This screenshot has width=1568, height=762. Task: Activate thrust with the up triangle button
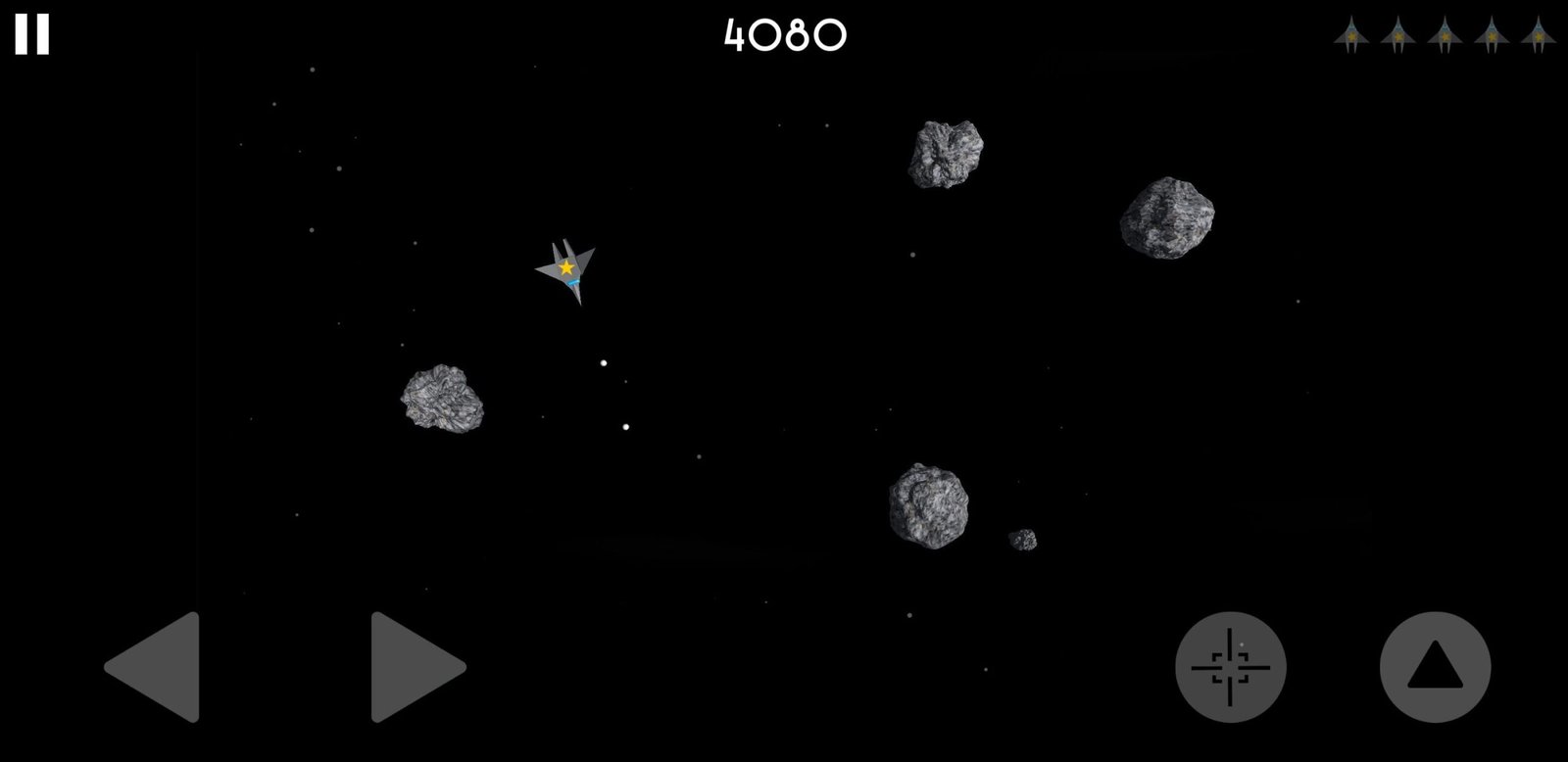click(1435, 667)
